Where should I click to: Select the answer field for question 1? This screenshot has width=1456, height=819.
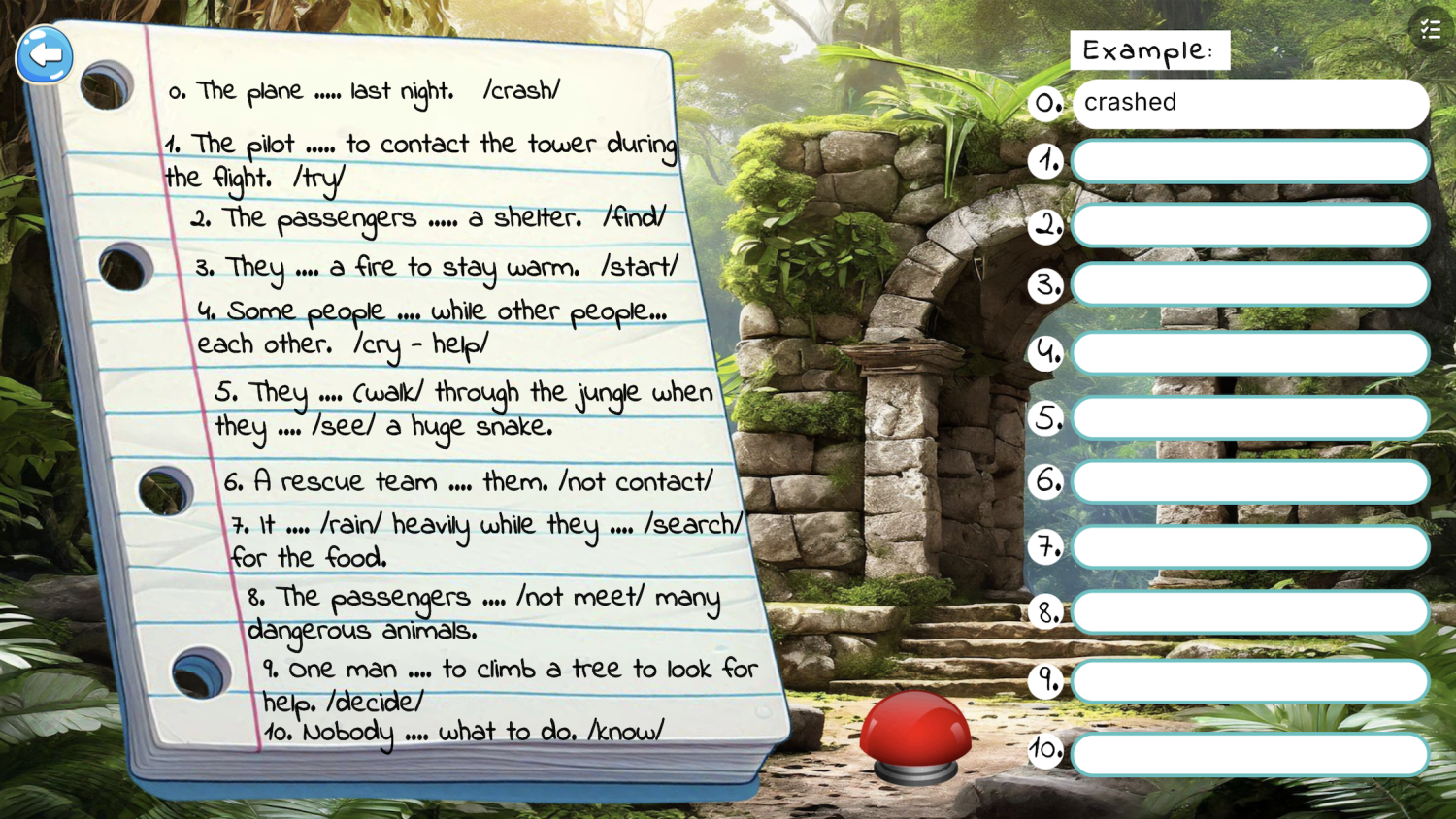1249,162
